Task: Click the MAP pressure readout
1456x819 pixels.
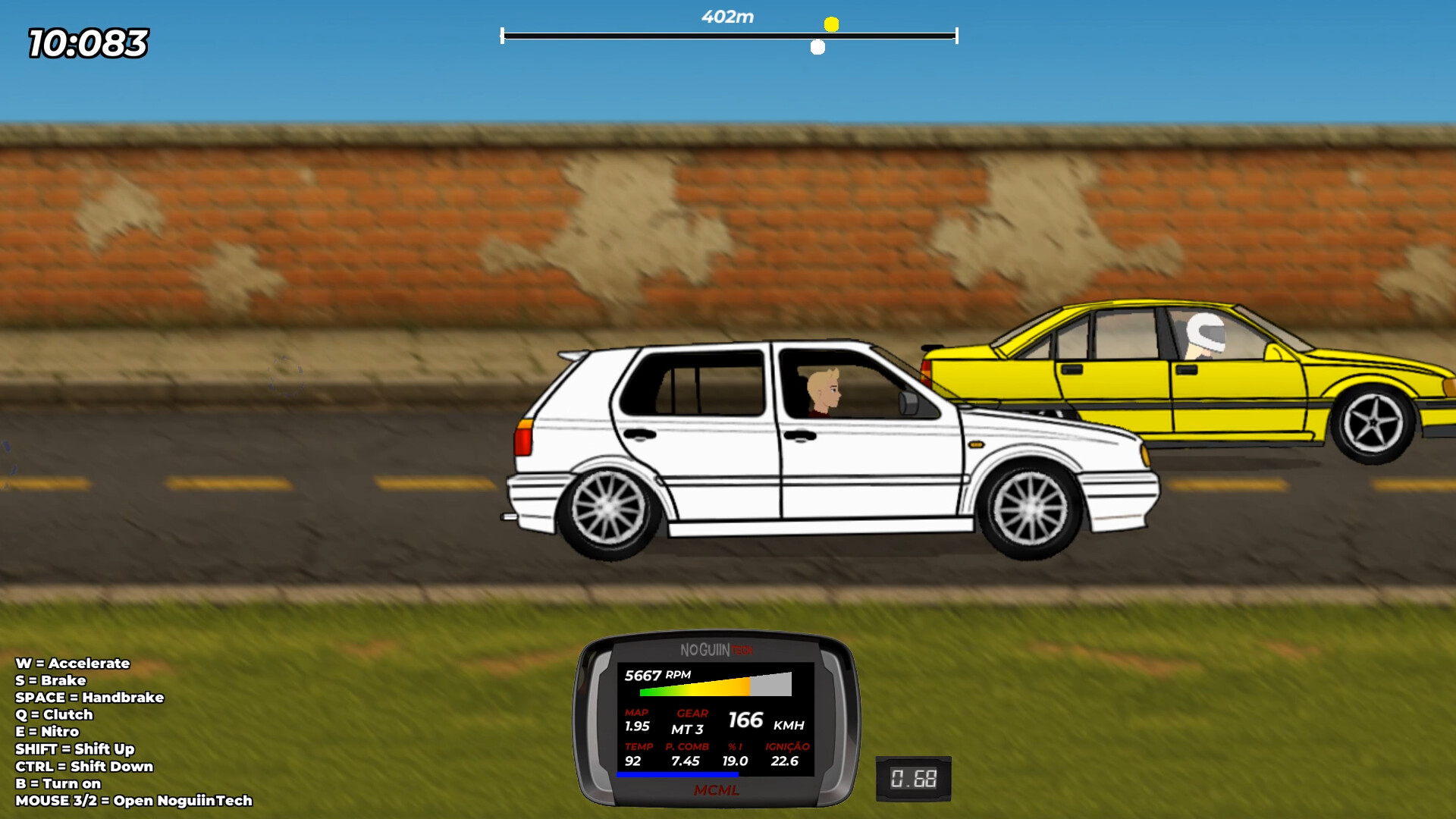Action: 637,719
